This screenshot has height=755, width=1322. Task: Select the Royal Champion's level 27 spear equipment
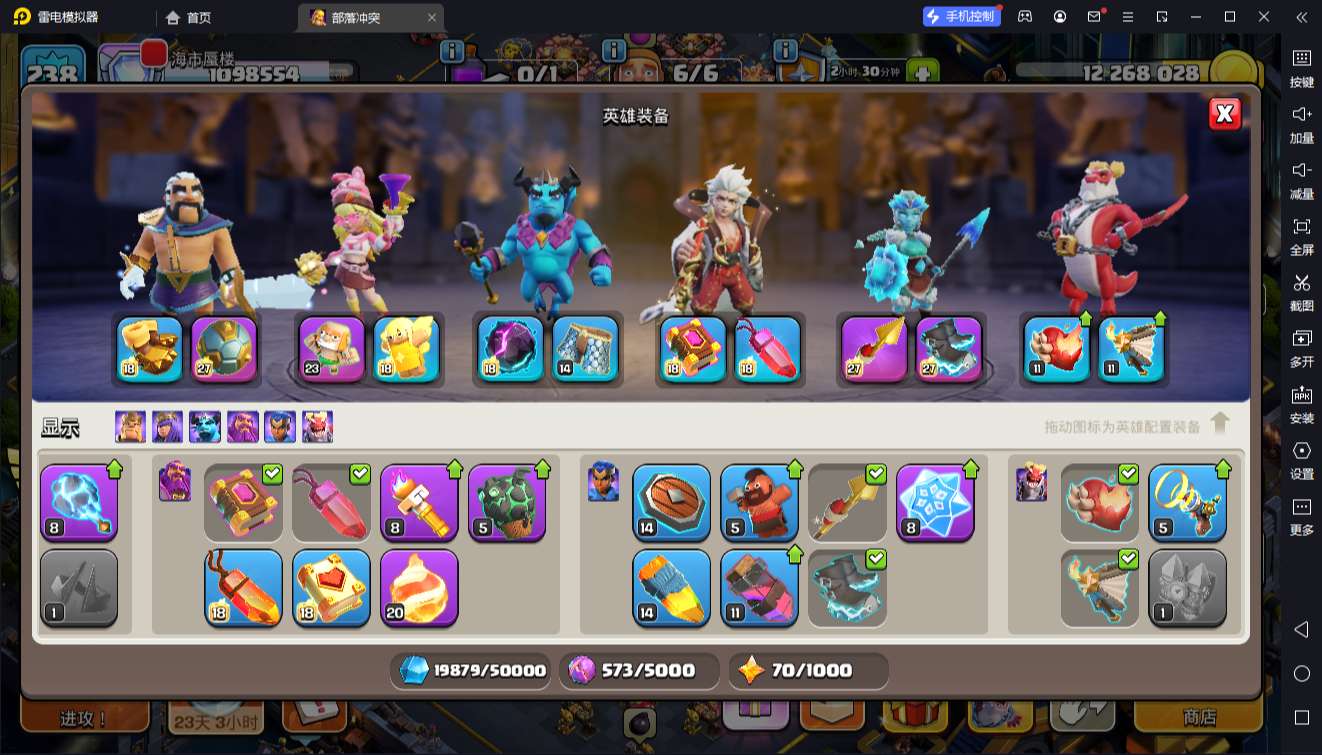tap(874, 349)
